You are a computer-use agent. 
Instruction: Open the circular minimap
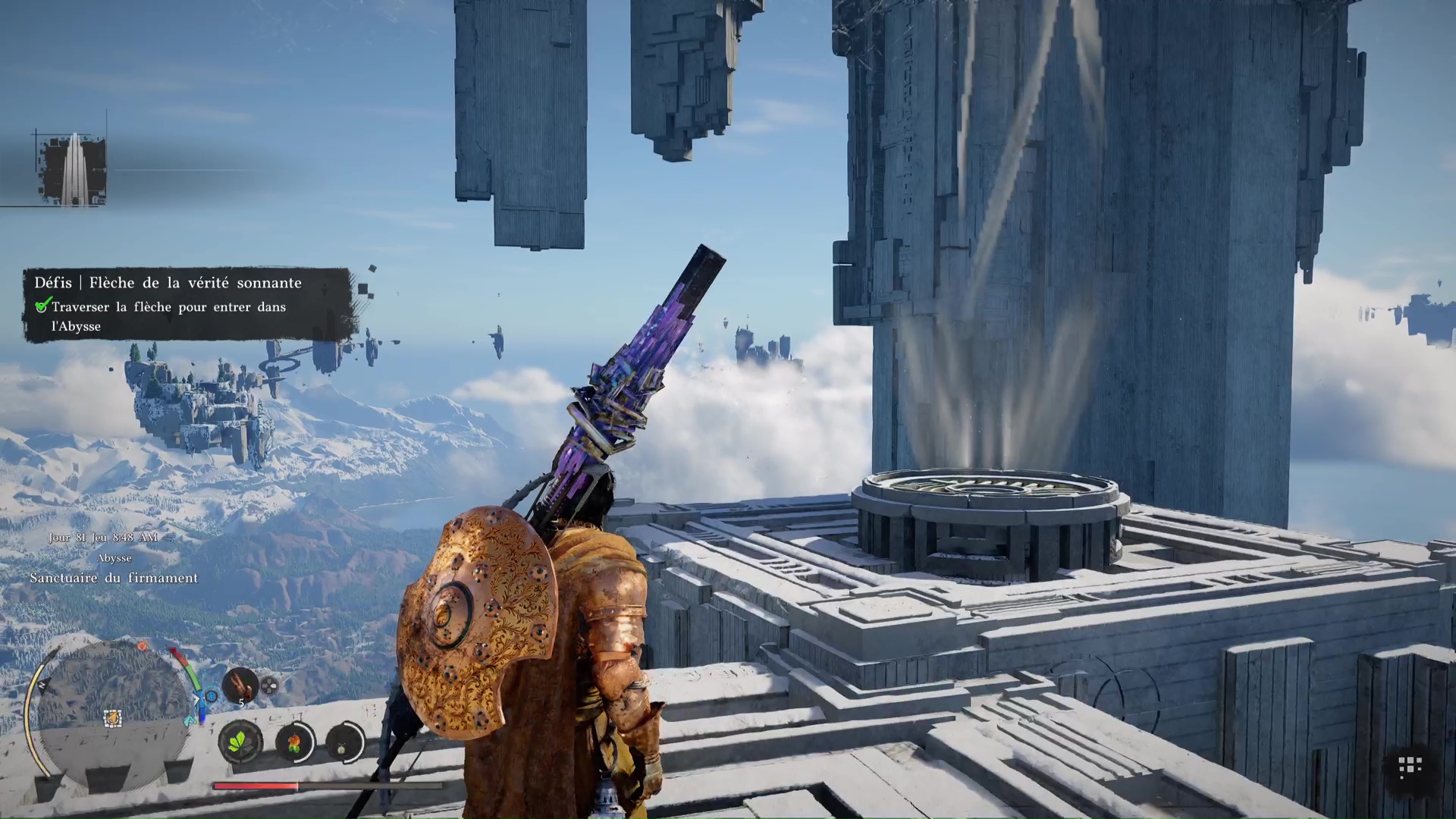pyautogui.click(x=114, y=709)
